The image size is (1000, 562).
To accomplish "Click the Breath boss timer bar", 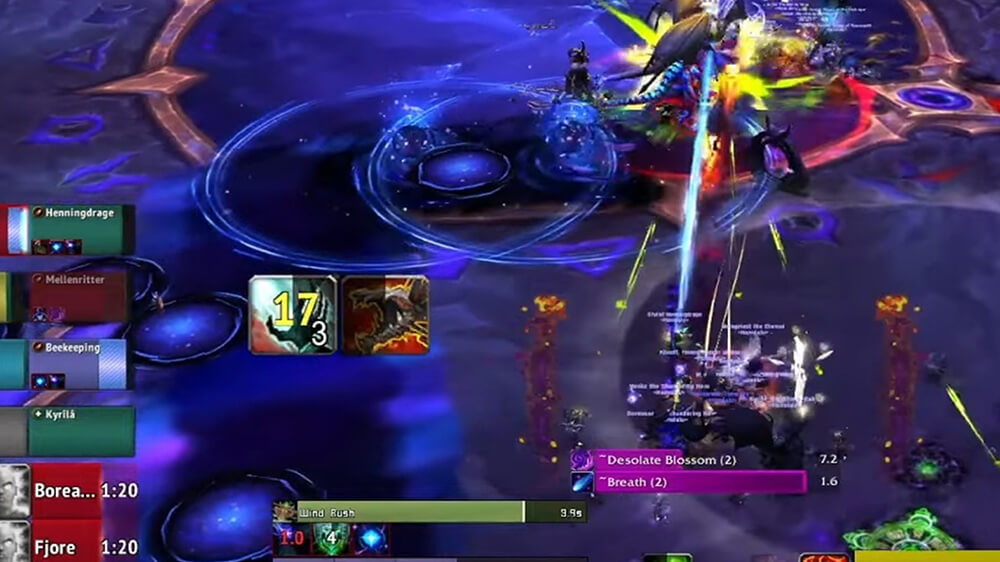I will coord(700,482).
